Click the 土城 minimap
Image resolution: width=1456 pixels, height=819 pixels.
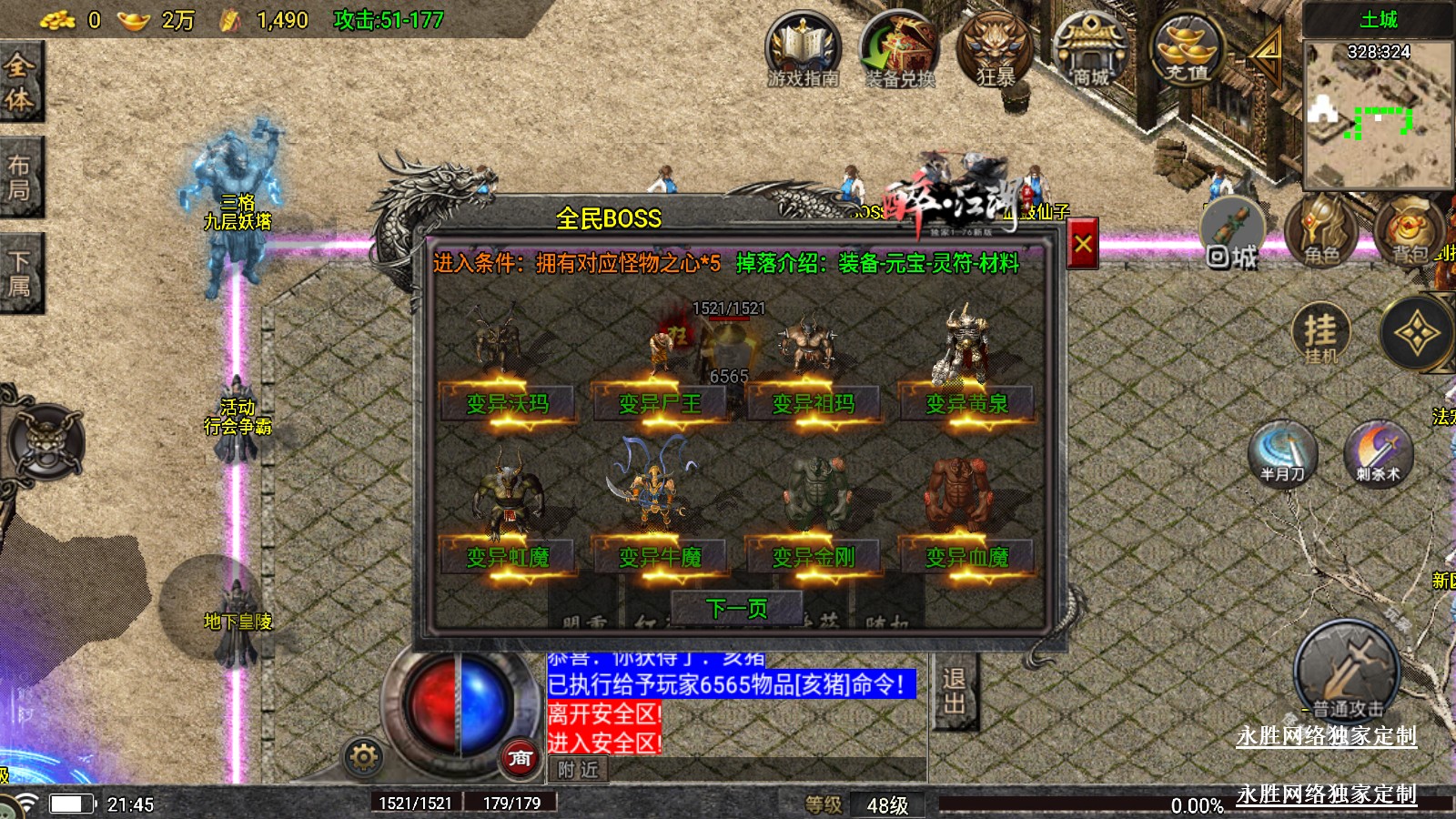click(x=1378, y=114)
